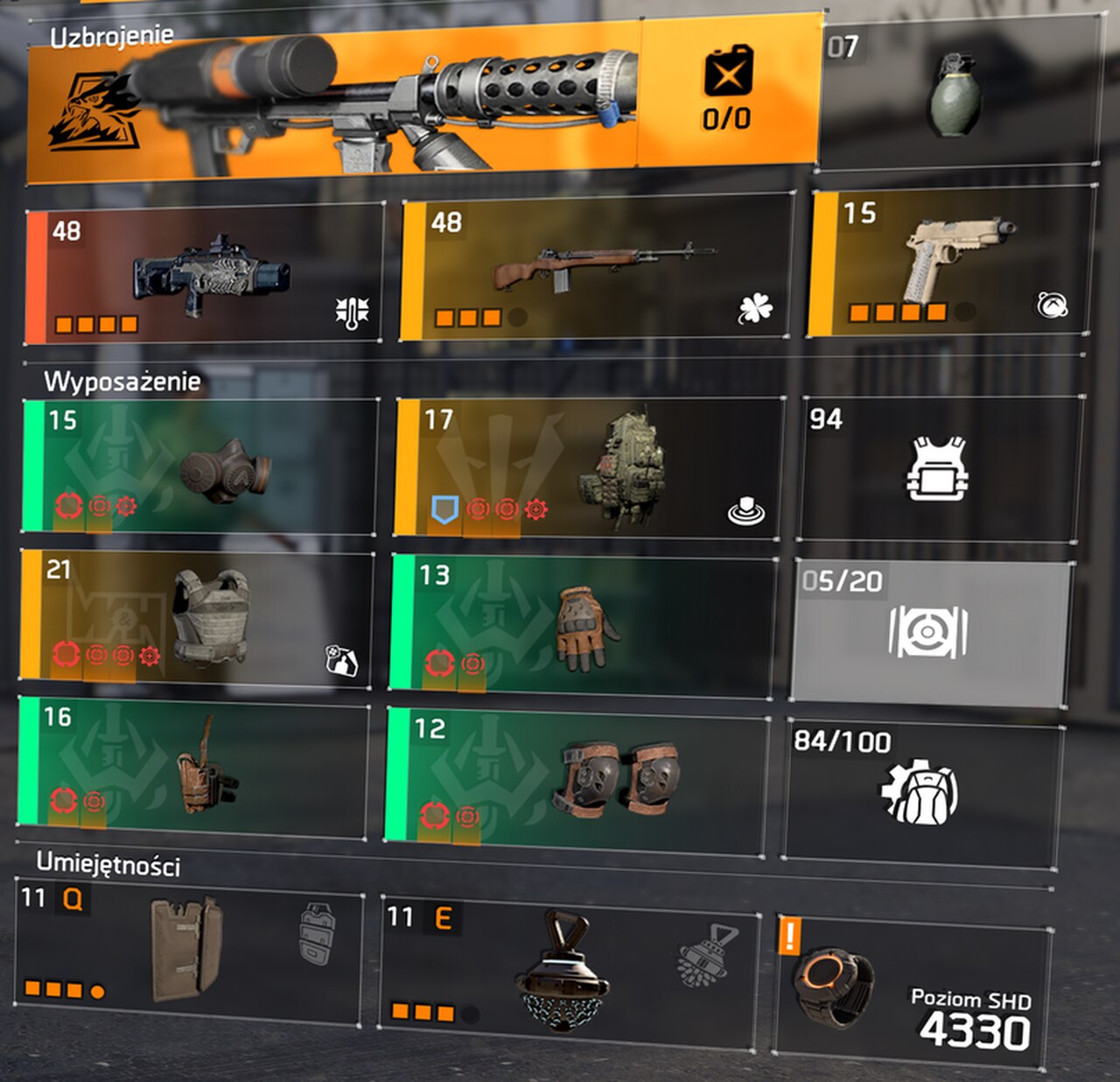
Task: Select the exotic primary weapon slot
Action: point(206,273)
